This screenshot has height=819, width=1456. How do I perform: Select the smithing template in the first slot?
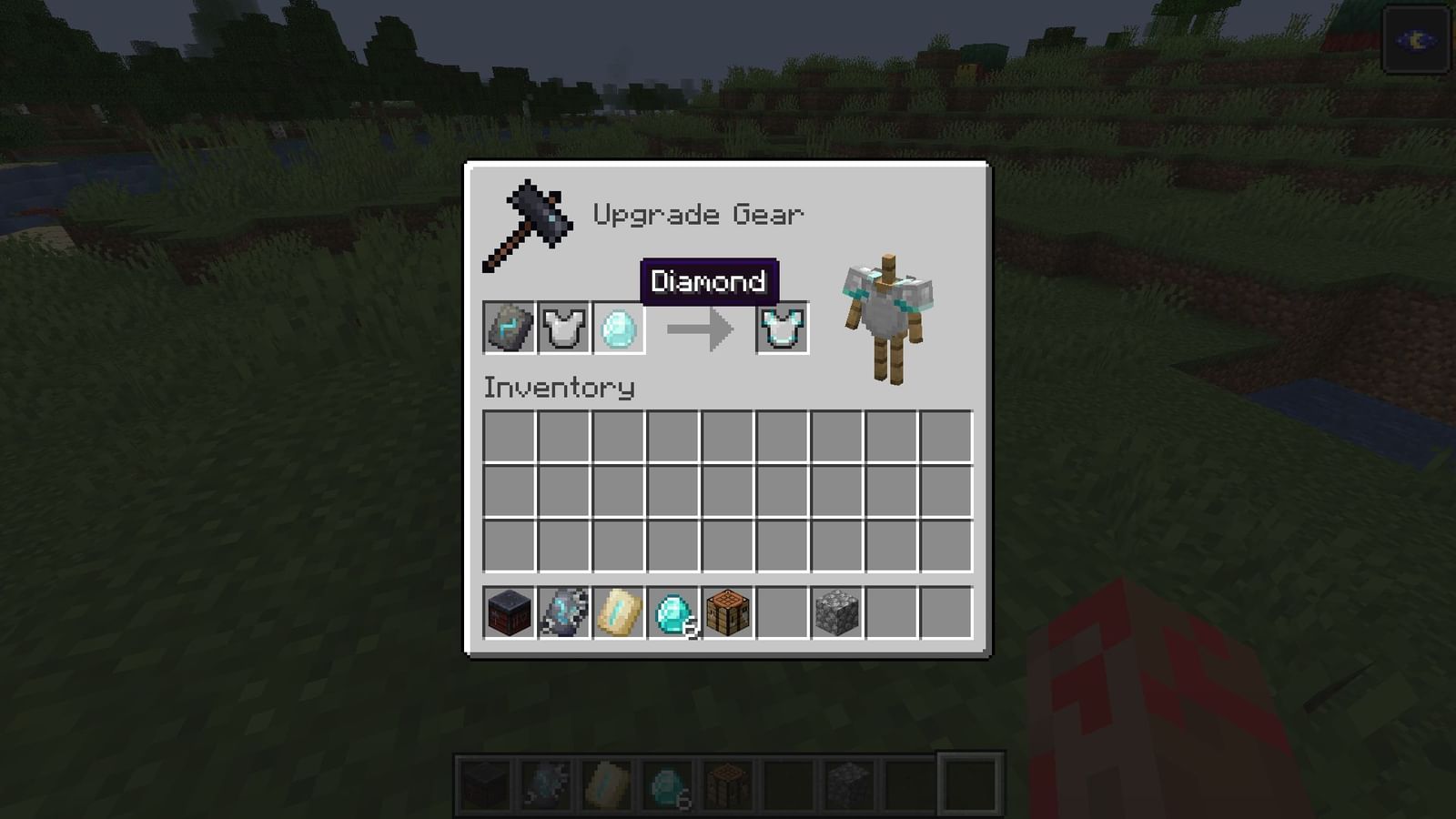point(509,329)
